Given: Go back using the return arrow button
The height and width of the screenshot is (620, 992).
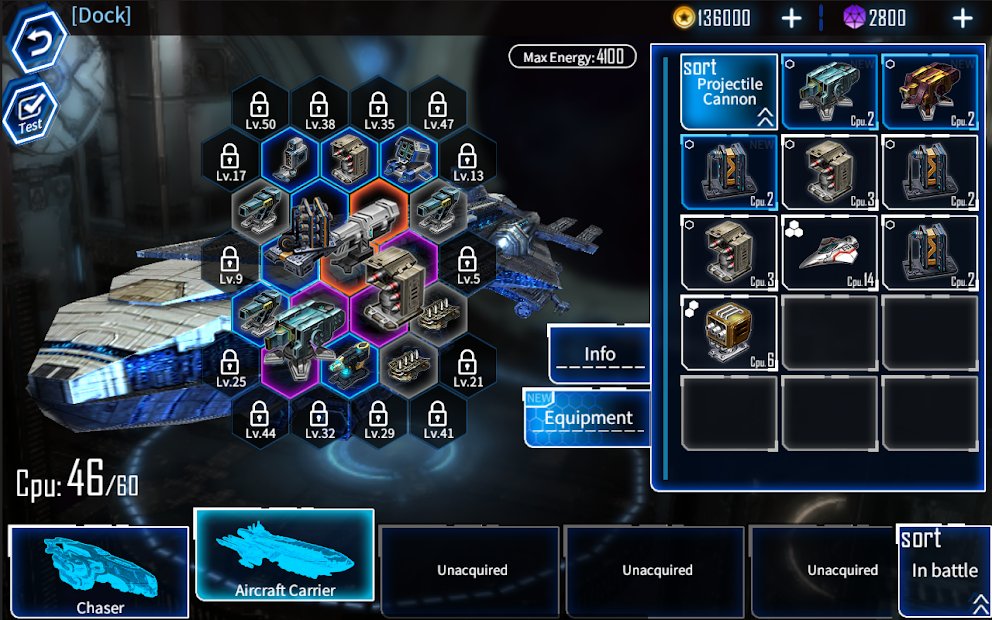Looking at the screenshot, I should 37,40.
